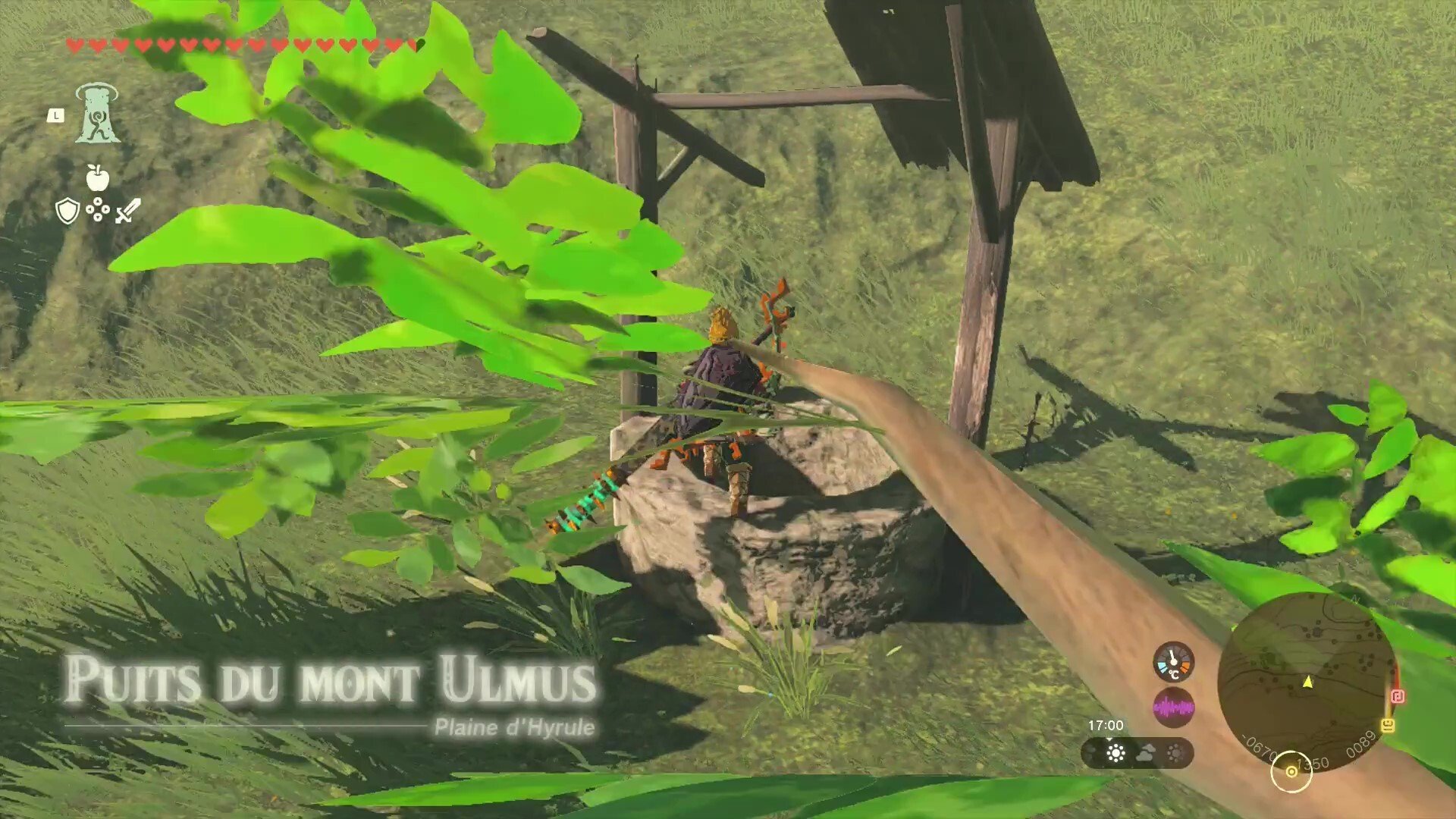The image size is (1456, 819).
Task: Click the yellow player arrow on the minimap
Action: 1307,682
